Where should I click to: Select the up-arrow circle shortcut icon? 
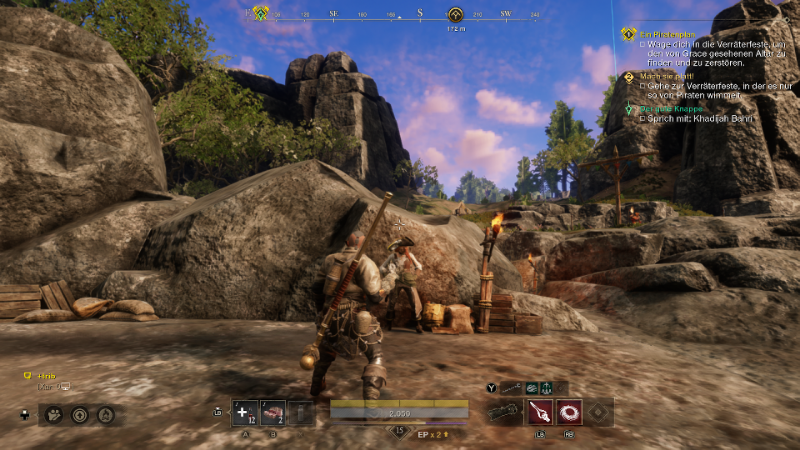79,414
